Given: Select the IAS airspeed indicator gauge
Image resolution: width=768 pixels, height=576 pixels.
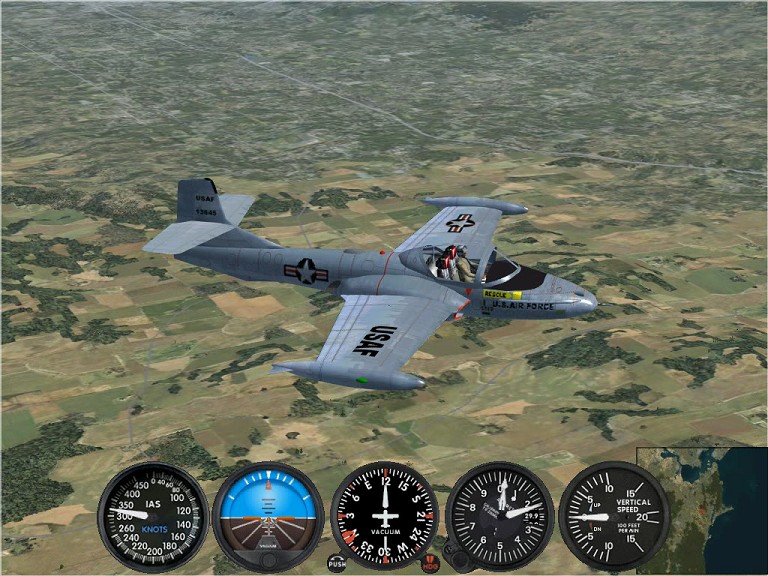Looking at the screenshot, I should pyautogui.click(x=153, y=516).
